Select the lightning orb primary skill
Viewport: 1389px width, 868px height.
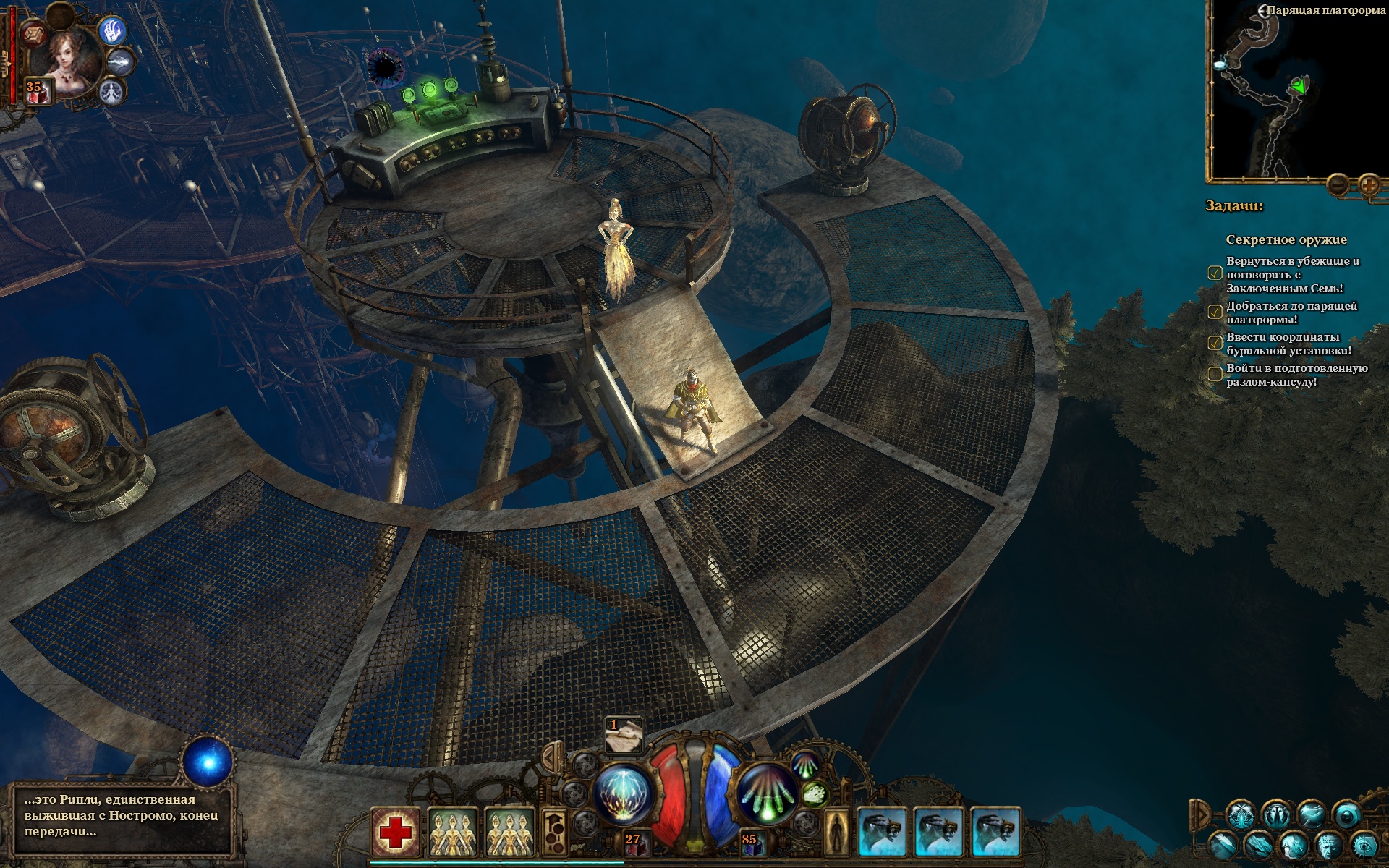coord(624,793)
